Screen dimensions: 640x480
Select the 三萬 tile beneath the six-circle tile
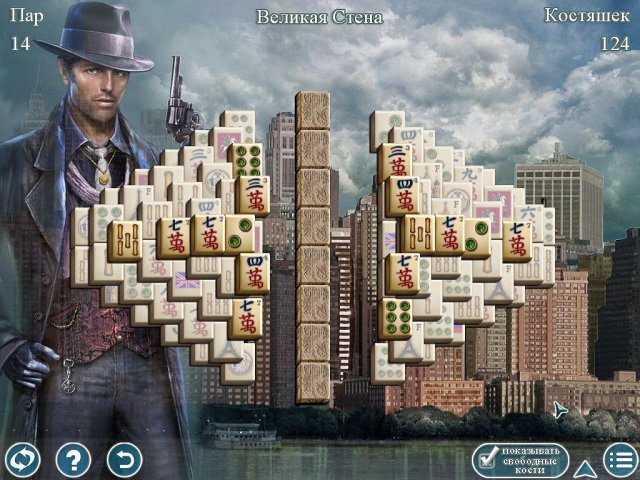251,195
